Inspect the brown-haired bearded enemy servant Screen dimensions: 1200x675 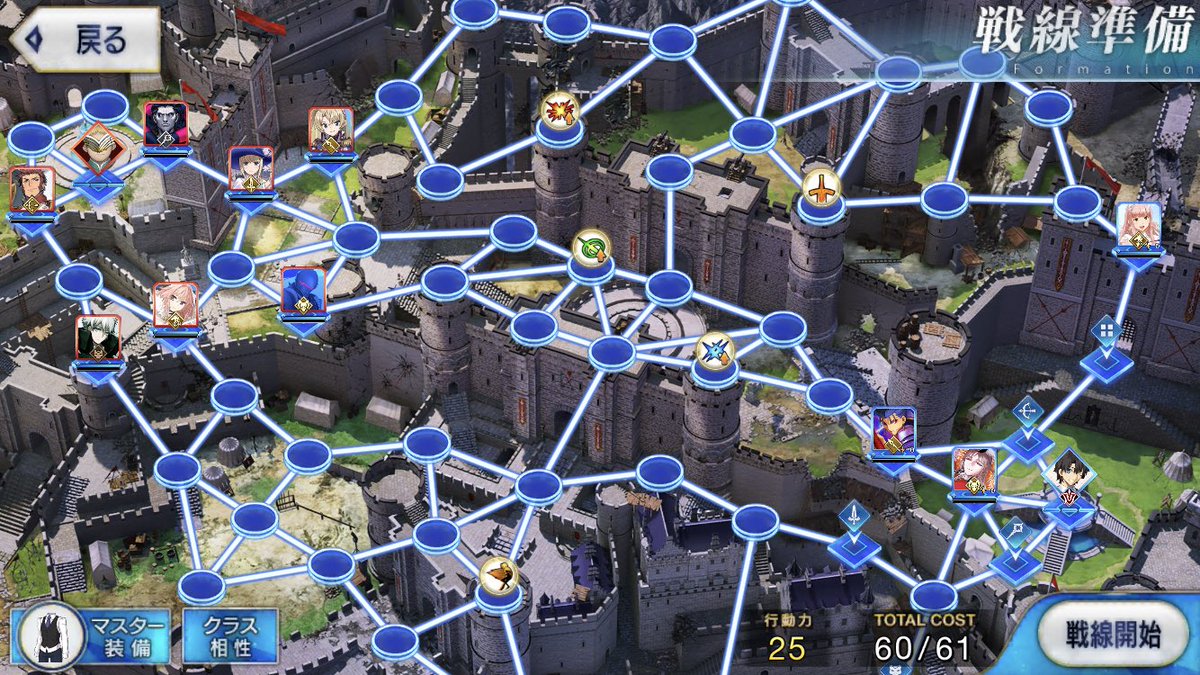point(31,190)
